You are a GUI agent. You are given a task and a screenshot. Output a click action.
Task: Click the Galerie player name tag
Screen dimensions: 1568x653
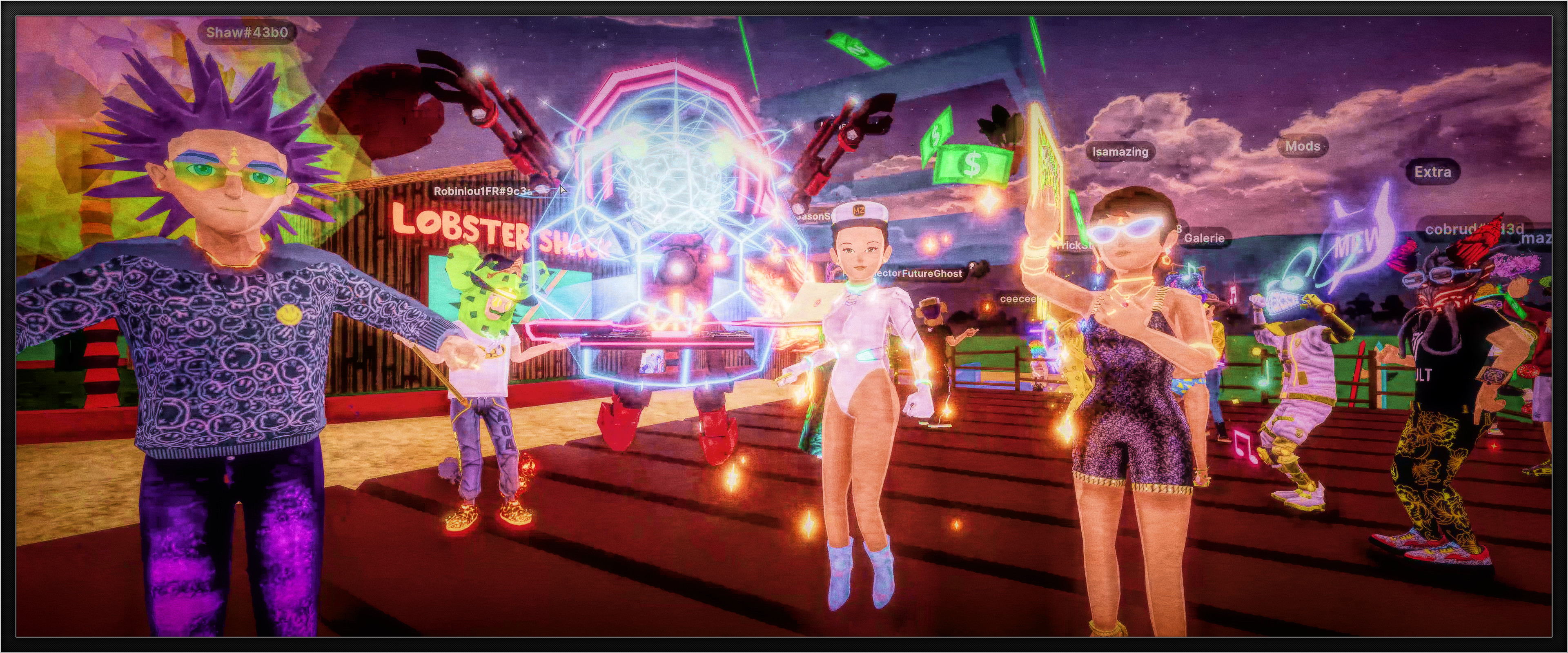[1204, 238]
